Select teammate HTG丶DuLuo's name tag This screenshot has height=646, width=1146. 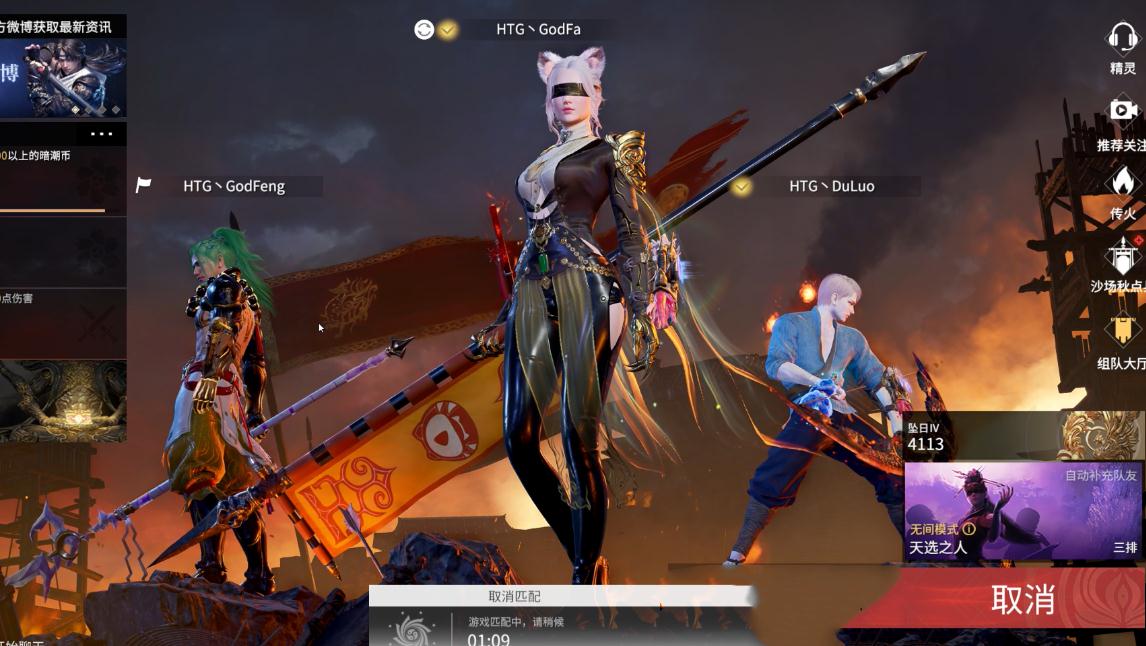831,186
